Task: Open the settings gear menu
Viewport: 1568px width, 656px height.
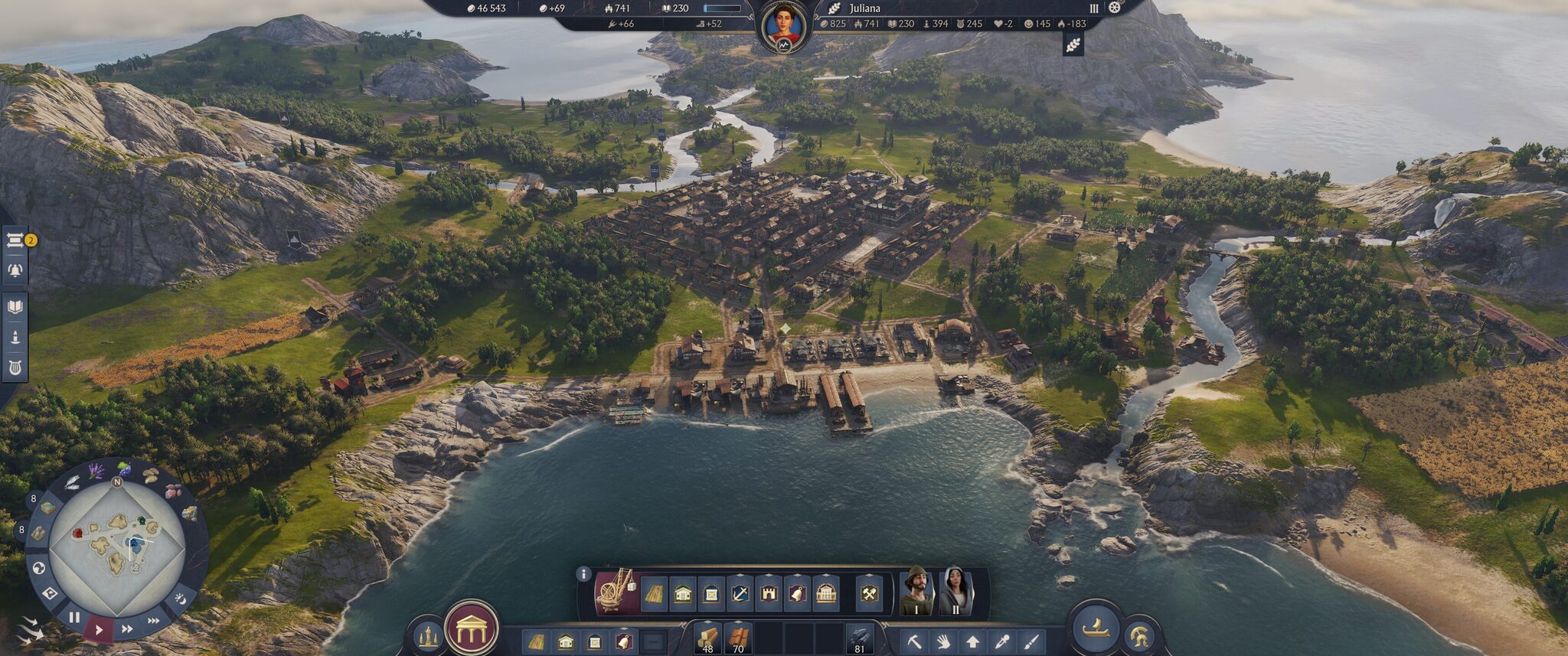Action: tap(1115, 8)
